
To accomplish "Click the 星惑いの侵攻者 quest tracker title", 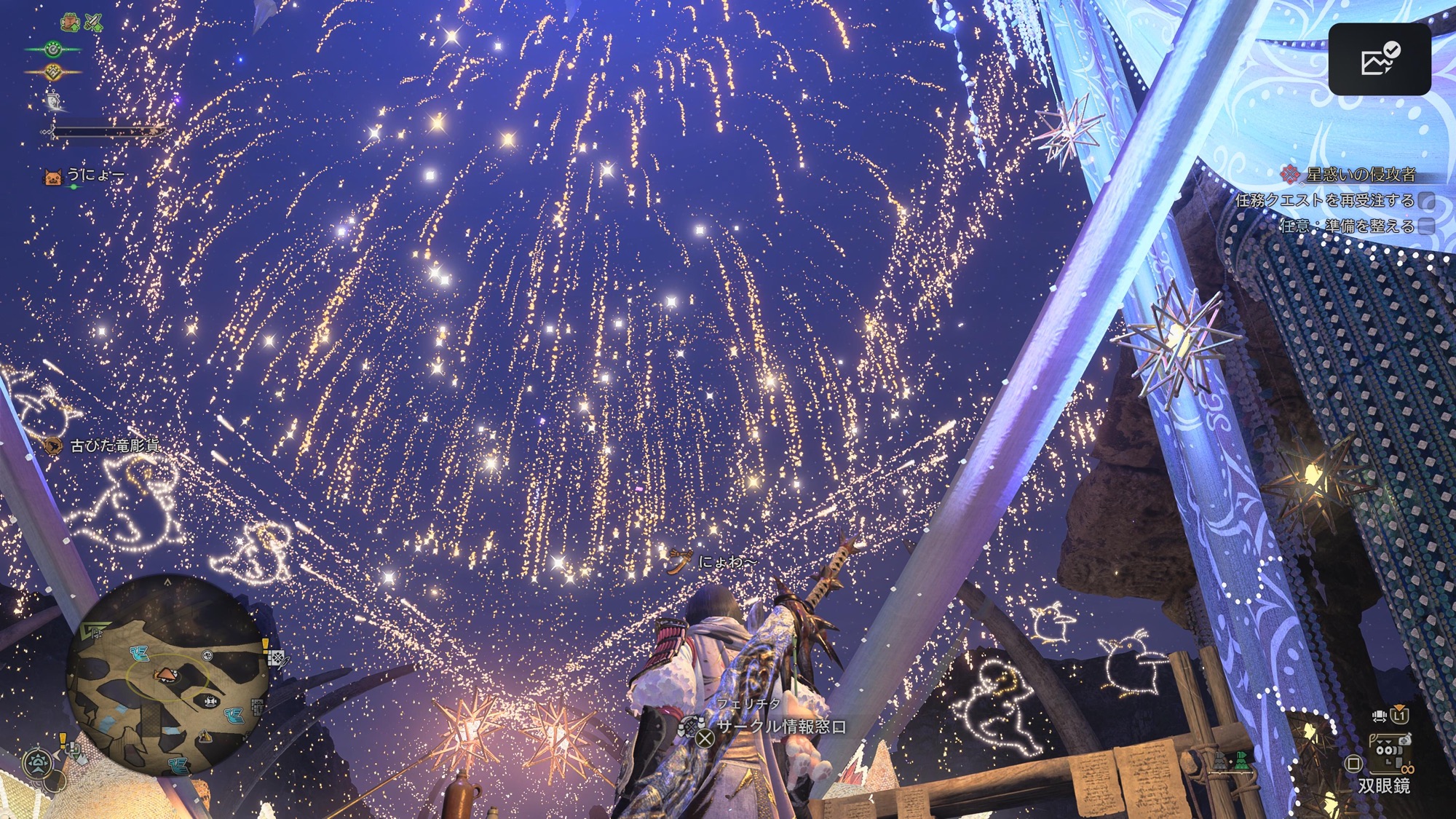I will 1360,175.
